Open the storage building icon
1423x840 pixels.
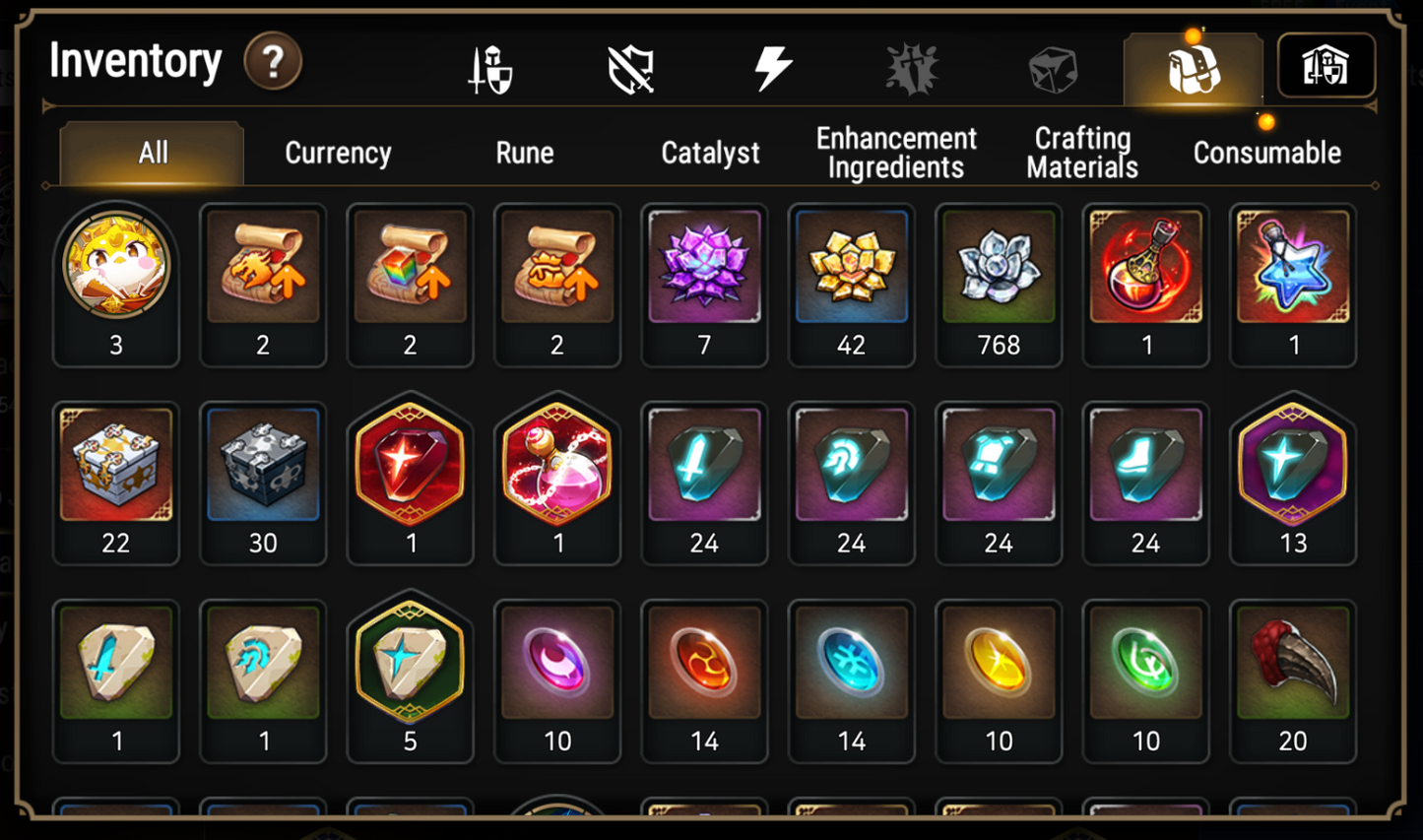coord(1326,66)
